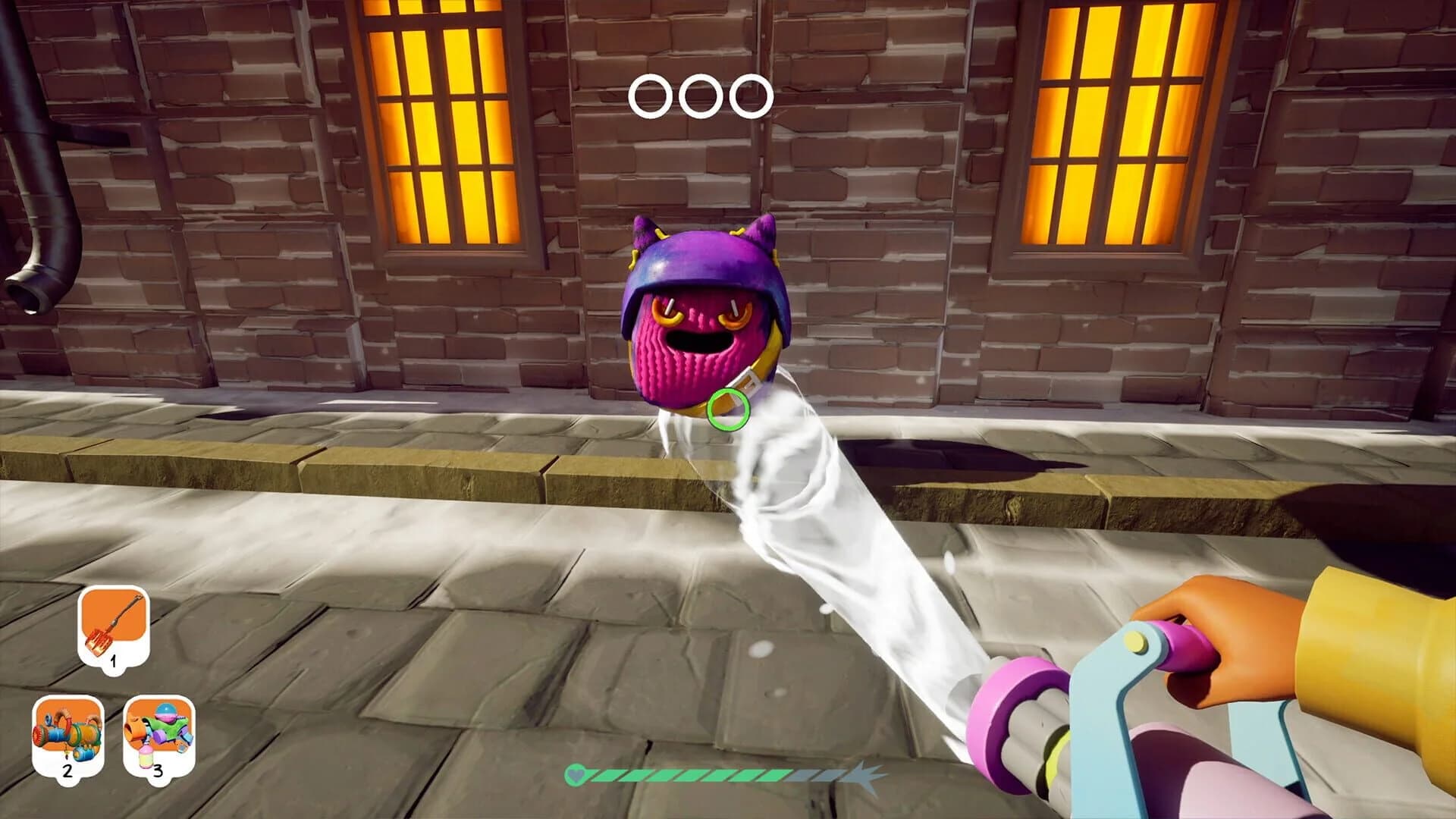Click the middle objective circle at the top

point(701,96)
